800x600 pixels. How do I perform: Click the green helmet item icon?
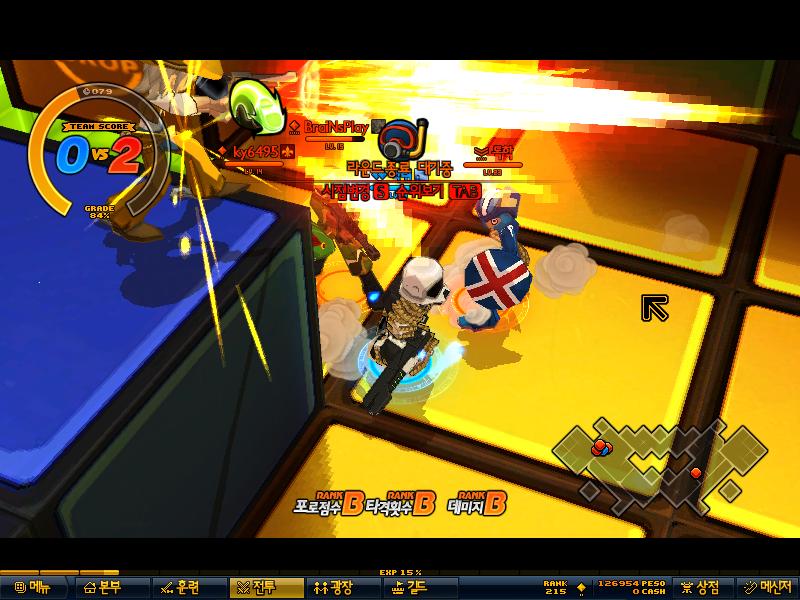(254, 102)
